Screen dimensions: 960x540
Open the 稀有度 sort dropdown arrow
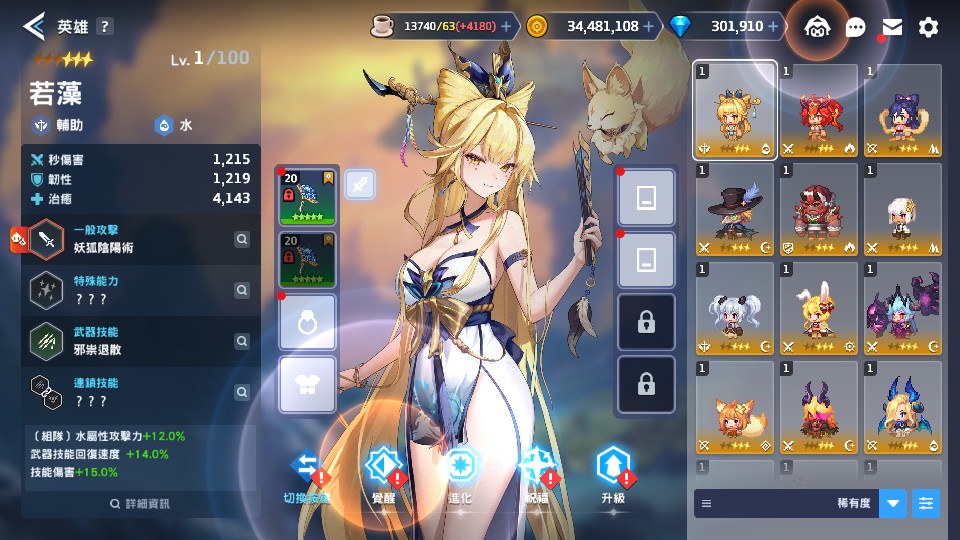tap(893, 503)
